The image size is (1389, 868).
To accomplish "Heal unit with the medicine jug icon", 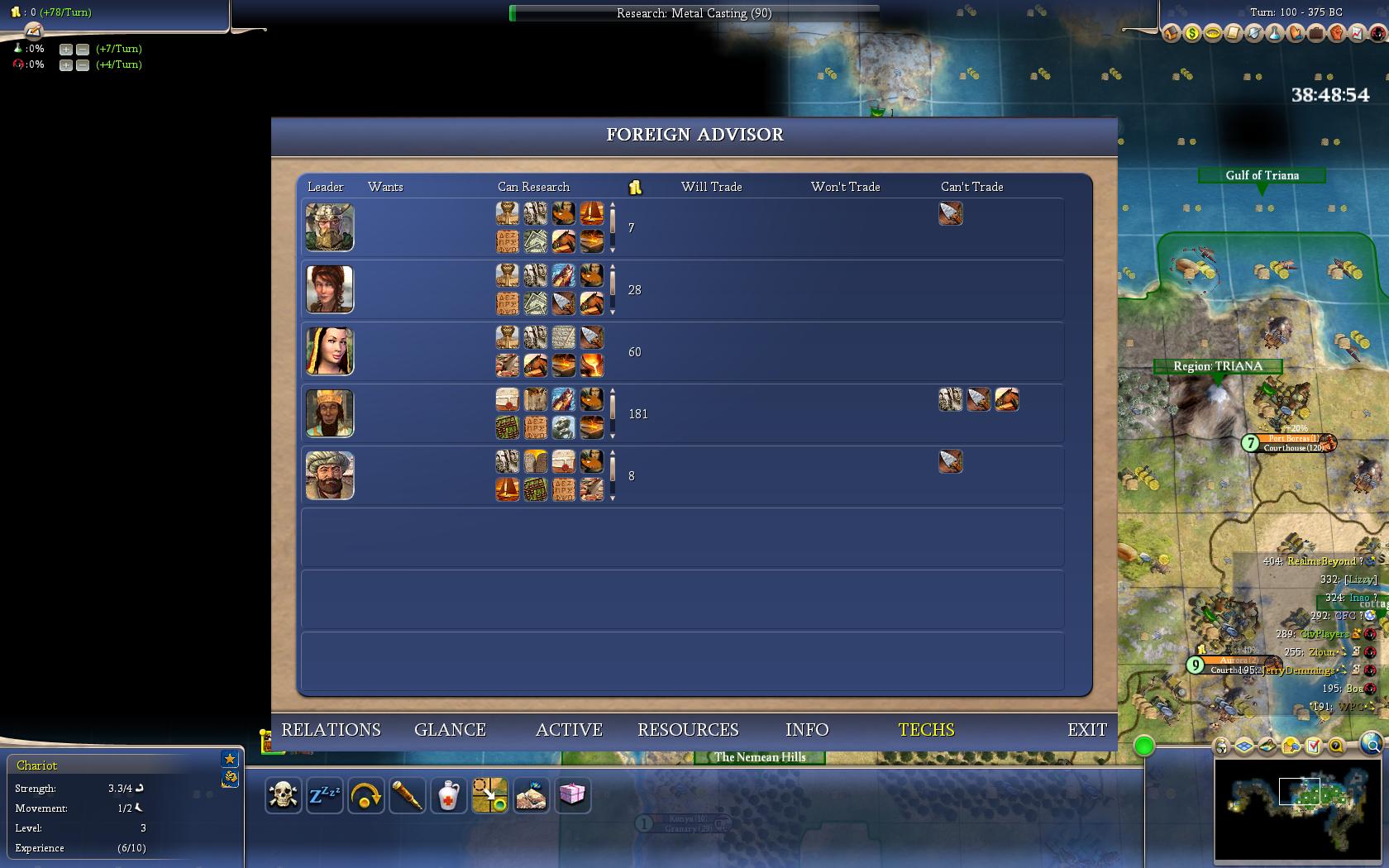I will pos(449,795).
